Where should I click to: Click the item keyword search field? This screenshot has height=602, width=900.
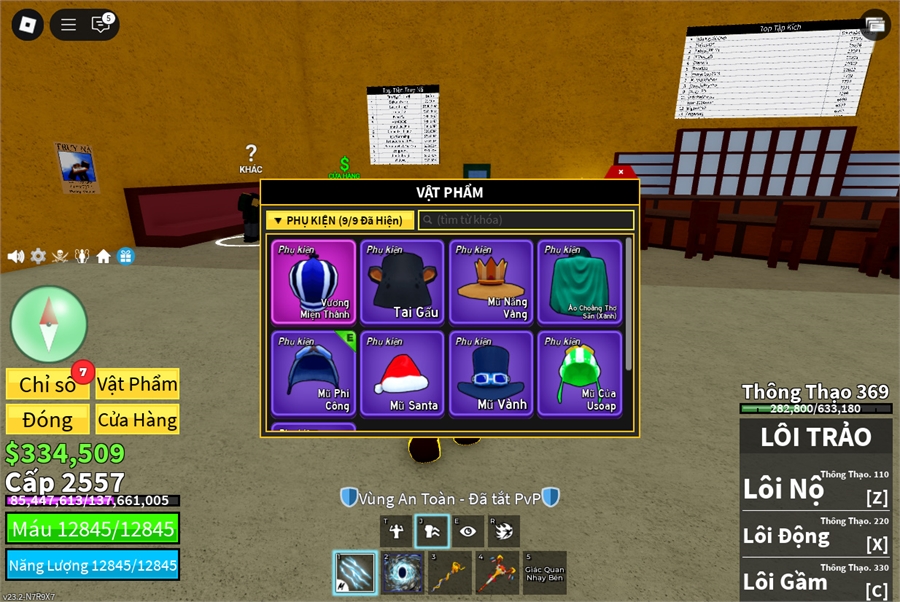point(526,220)
